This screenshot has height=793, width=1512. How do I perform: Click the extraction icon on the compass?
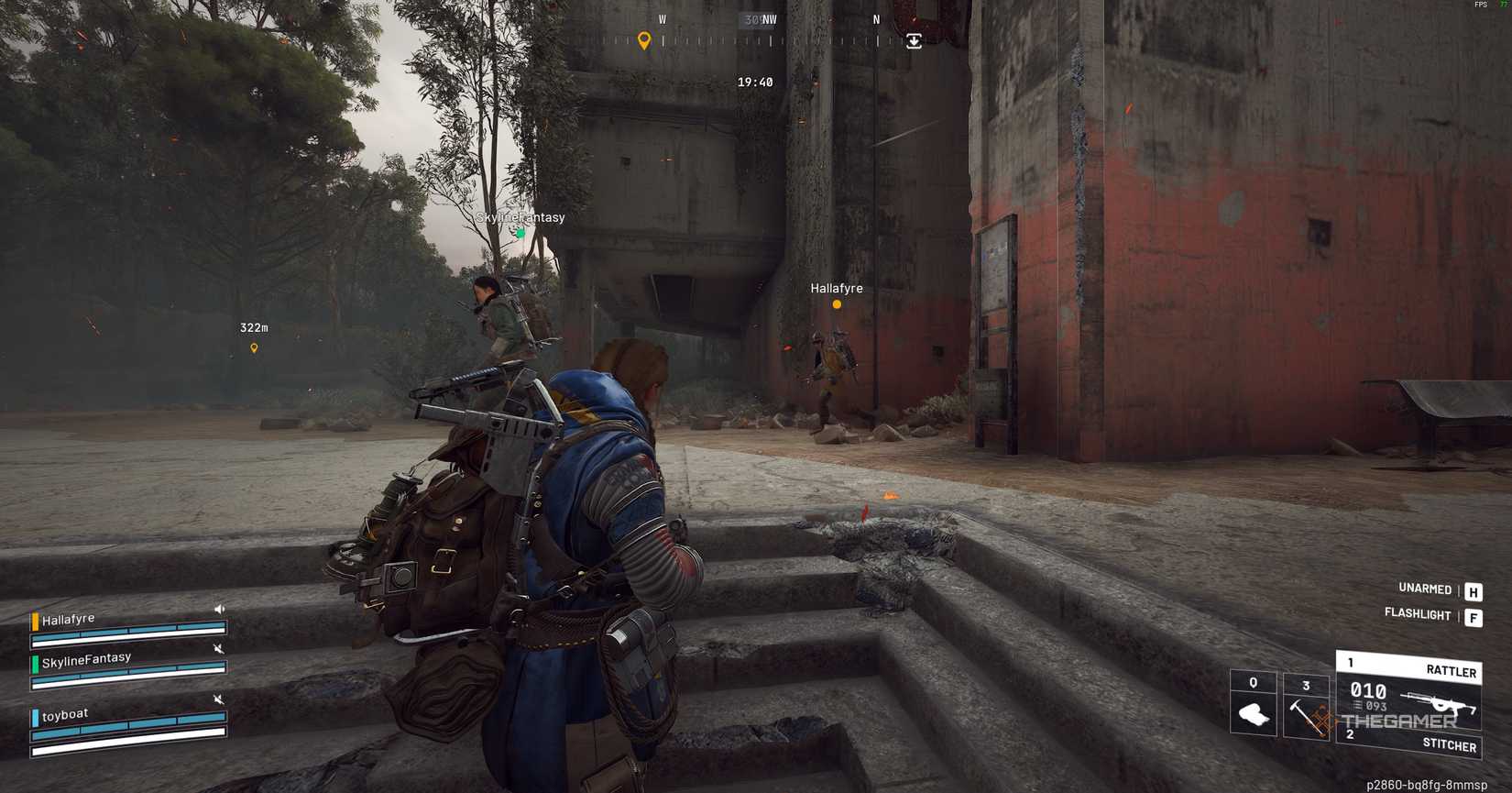point(914,41)
